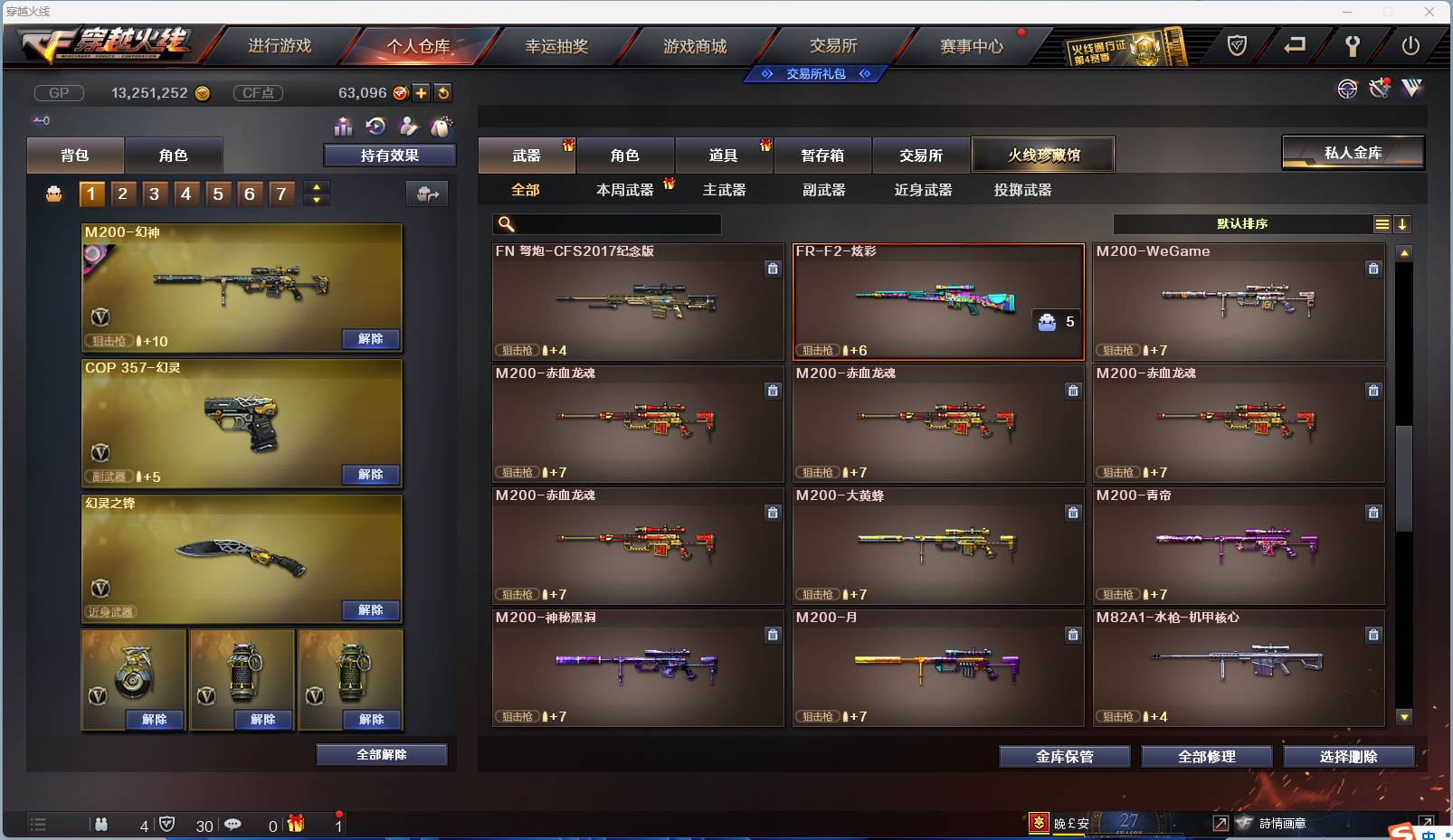Open the friends icon in bottom status bar

pyautogui.click(x=101, y=825)
